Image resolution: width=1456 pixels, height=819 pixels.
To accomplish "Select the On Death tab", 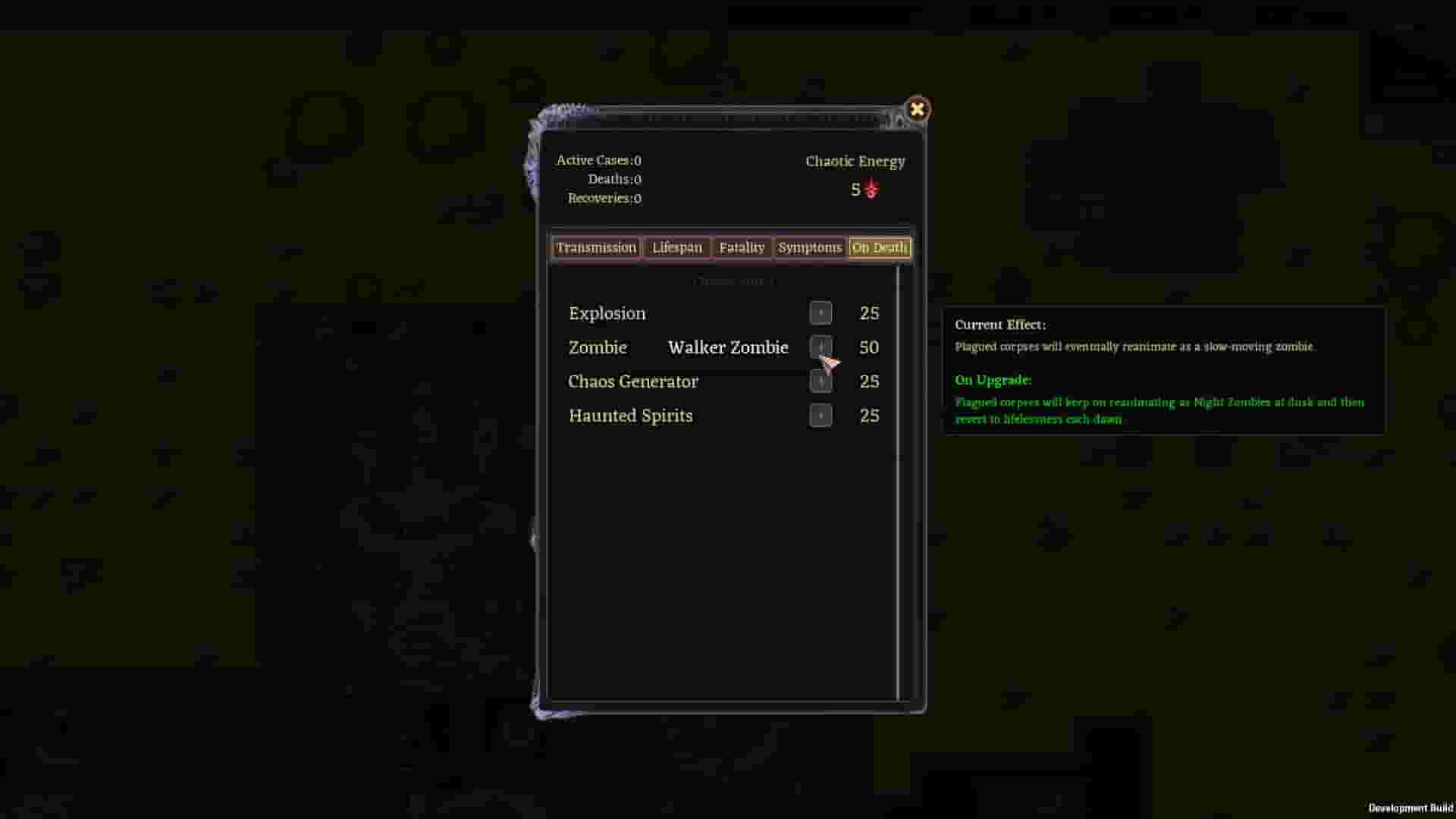I will tap(879, 247).
